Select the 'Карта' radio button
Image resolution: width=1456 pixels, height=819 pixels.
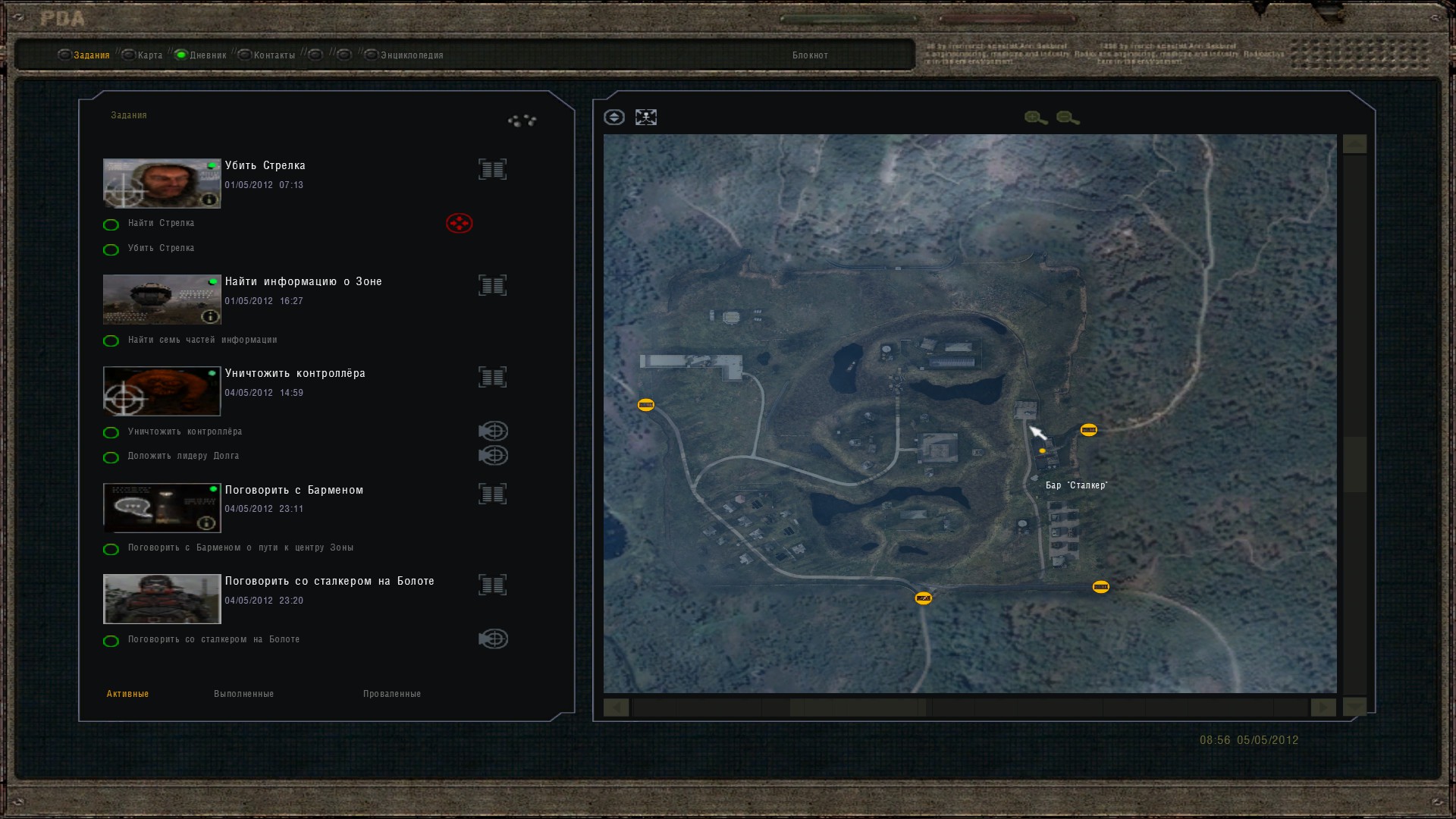pos(130,55)
